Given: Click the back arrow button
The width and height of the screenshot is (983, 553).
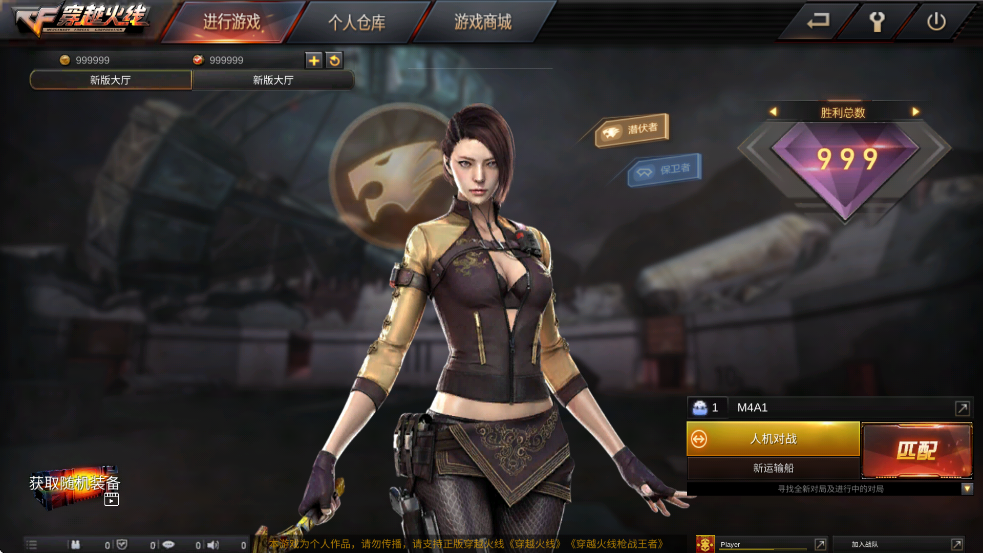Looking at the screenshot, I should 818,21.
